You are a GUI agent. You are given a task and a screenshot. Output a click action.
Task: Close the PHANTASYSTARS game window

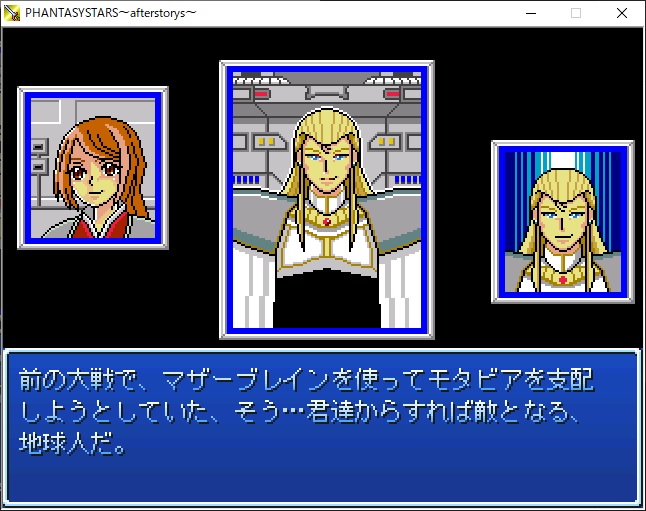click(x=622, y=13)
